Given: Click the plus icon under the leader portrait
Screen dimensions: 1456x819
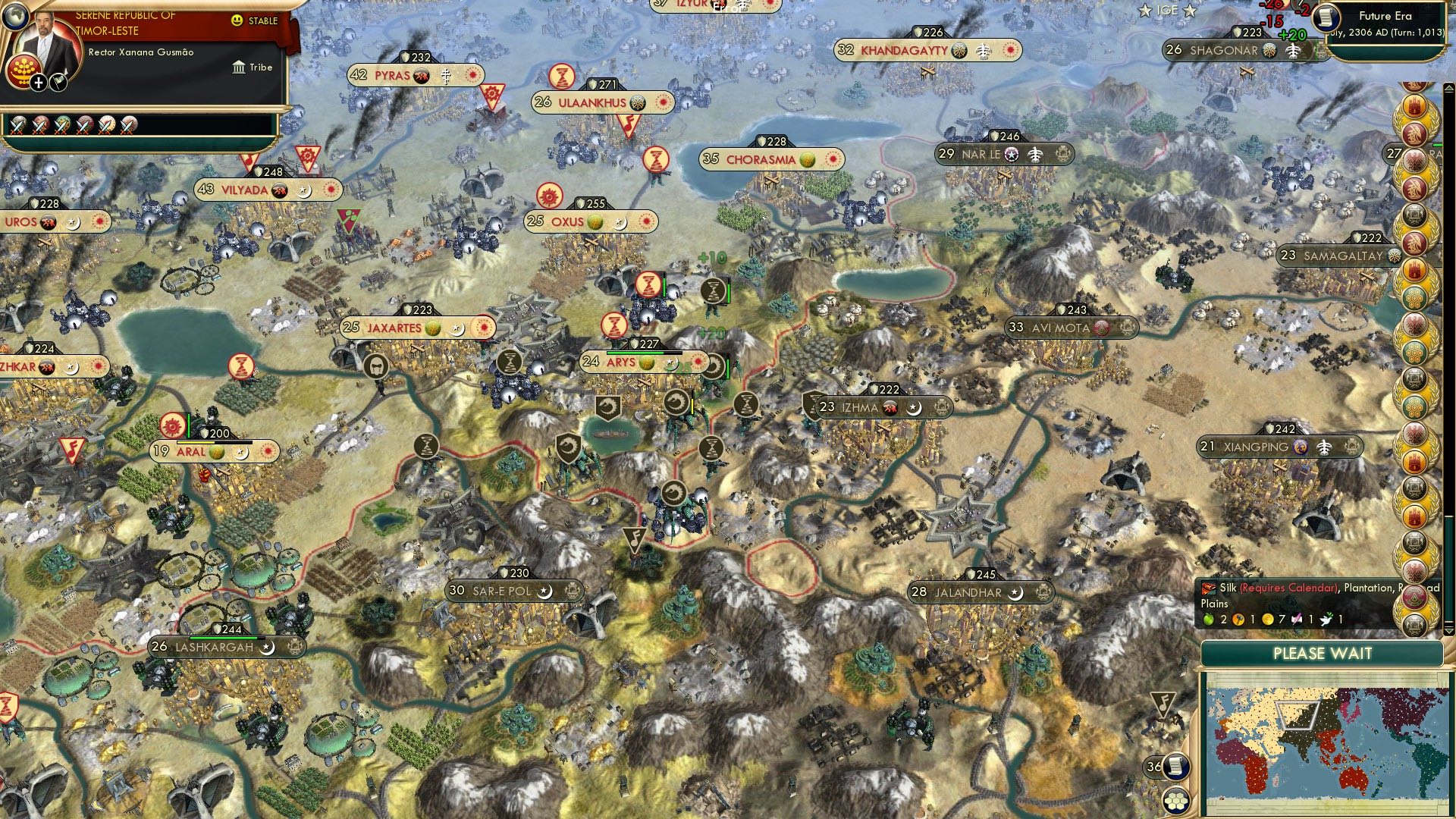Looking at the screenshot, I should coord(38,83).
